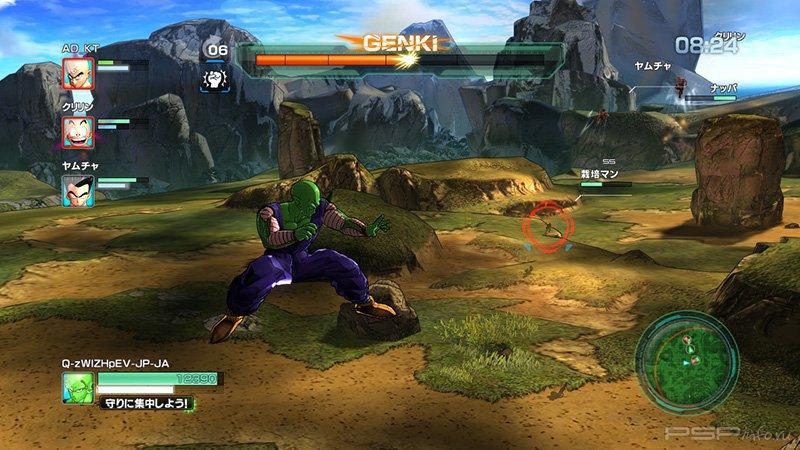
Task: Select the fist icon beside GENKI gauge
Action: coord(215,79)
